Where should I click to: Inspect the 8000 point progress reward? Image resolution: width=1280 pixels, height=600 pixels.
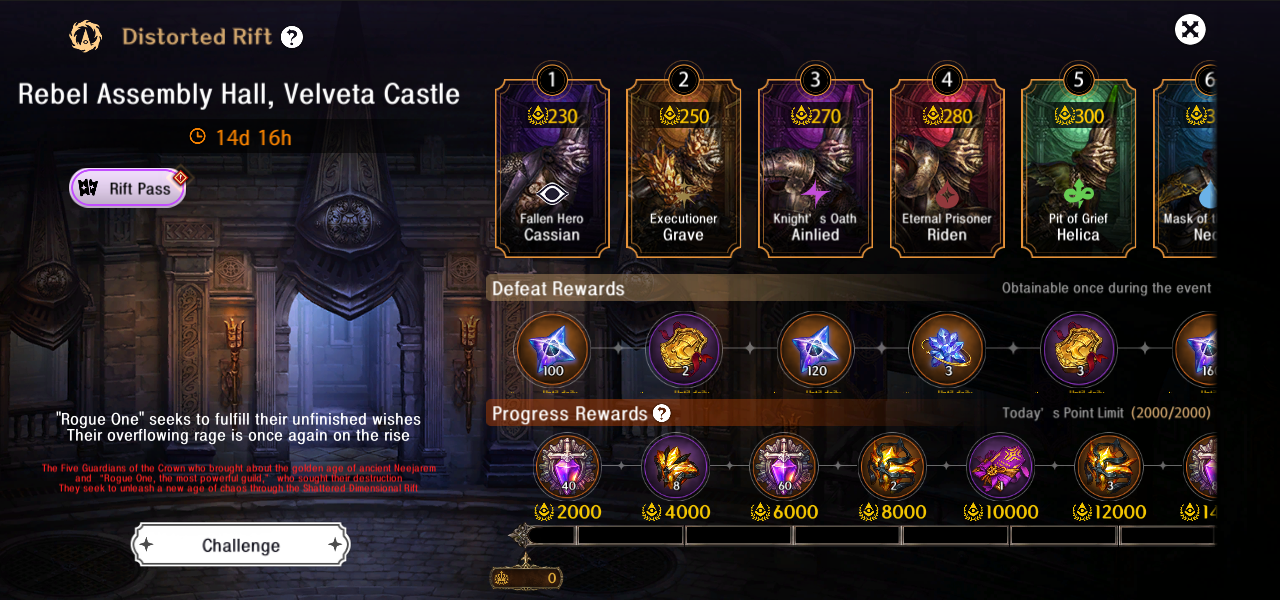click(x=892, y=467)
